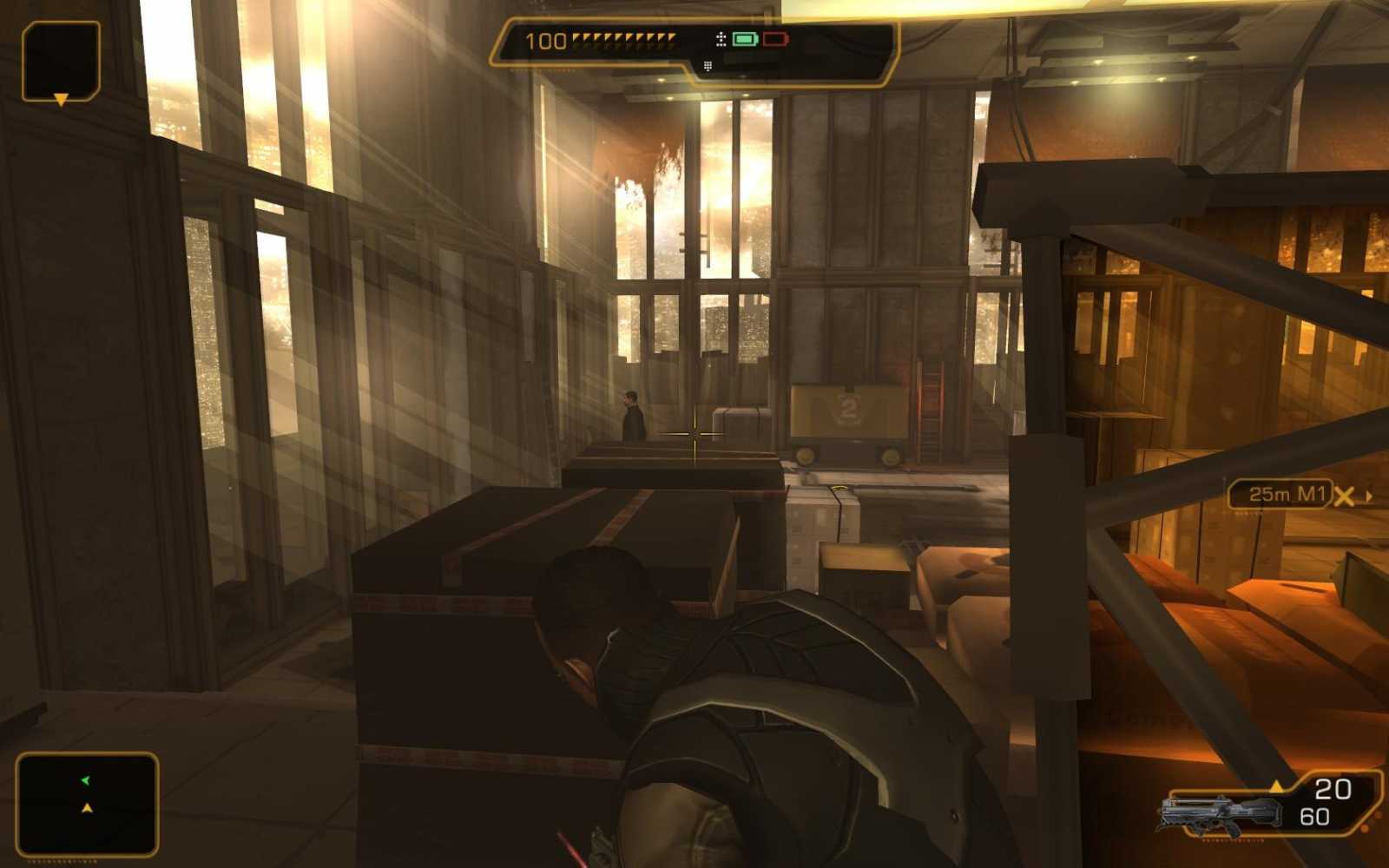The width and height of the screenshot is (1389, 868).
Task: Click the small grid icon below the energy cells
Action: point(708,63)
